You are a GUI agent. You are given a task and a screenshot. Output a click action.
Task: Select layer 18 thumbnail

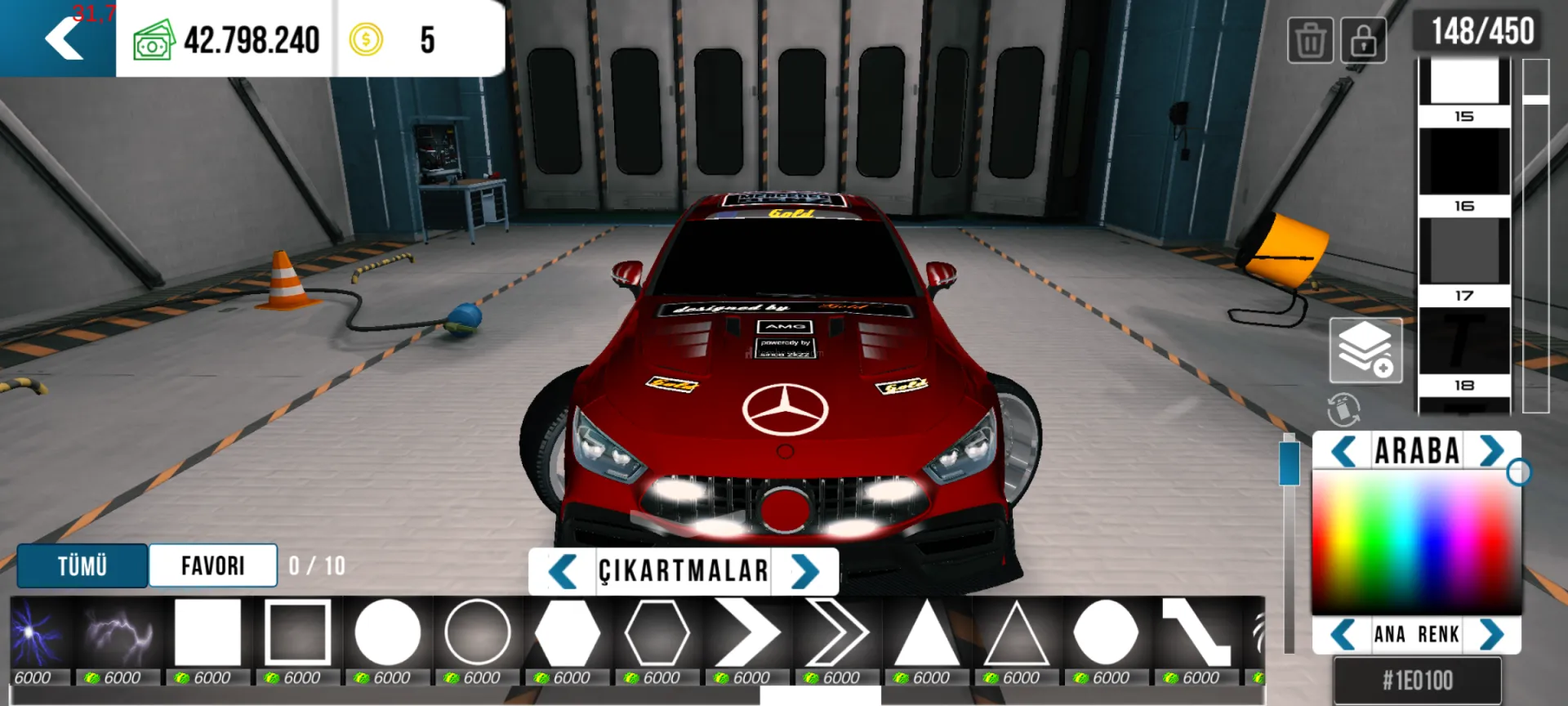tap(1463, 342)
